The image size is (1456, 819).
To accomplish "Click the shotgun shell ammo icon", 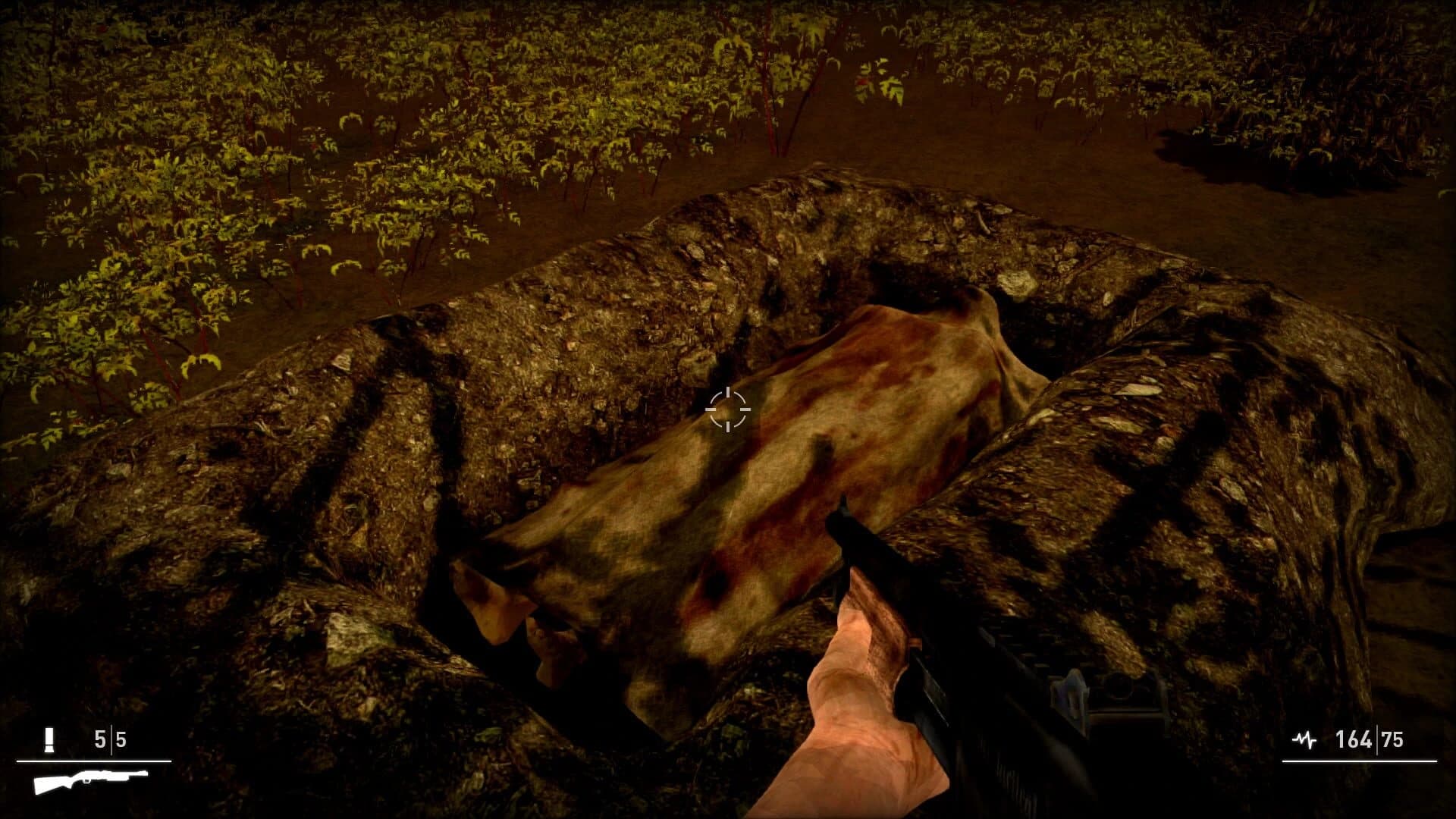I will 49,738.
